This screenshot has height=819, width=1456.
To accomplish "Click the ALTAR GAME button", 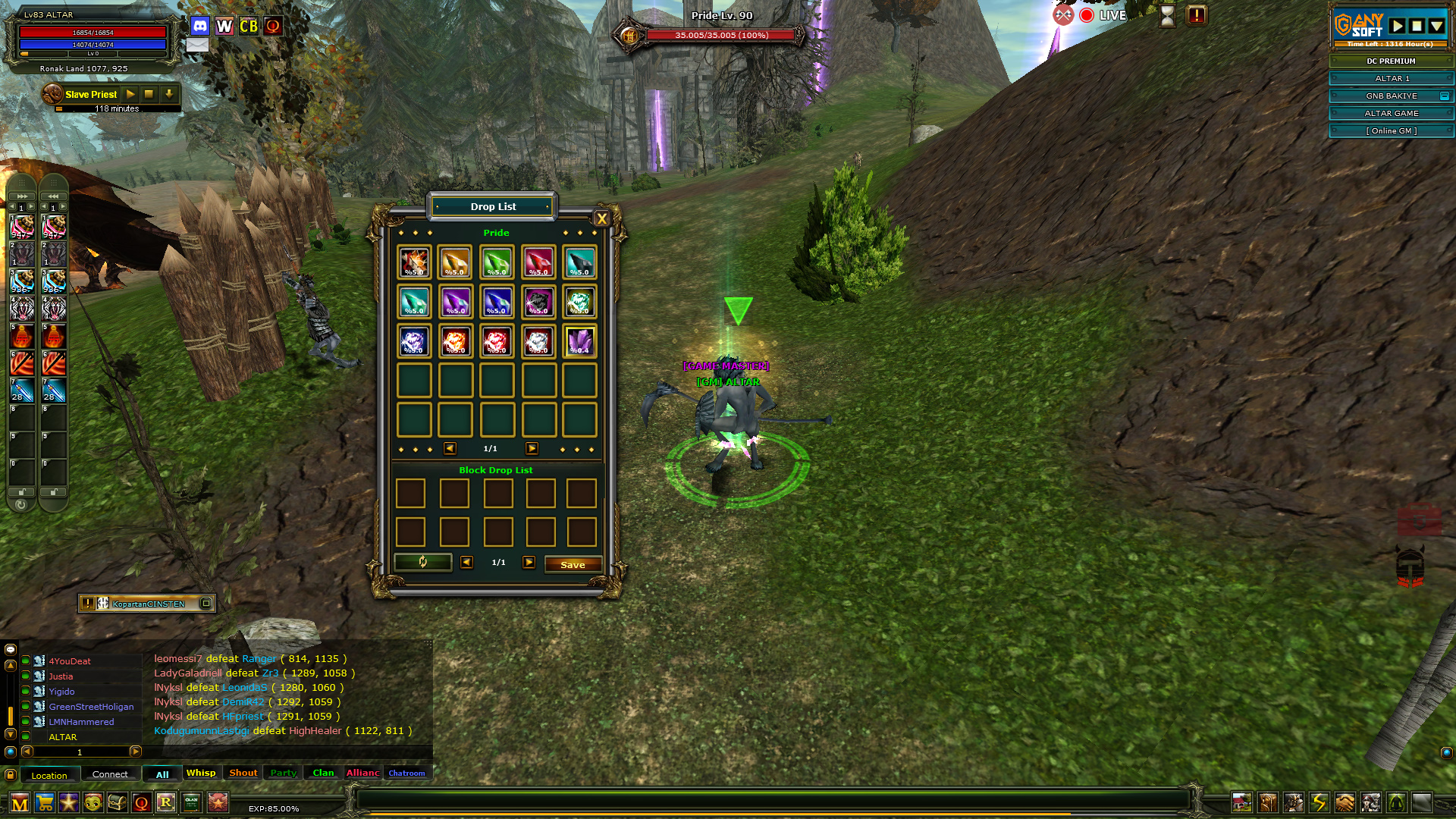I will click(x=1391, y=114).
